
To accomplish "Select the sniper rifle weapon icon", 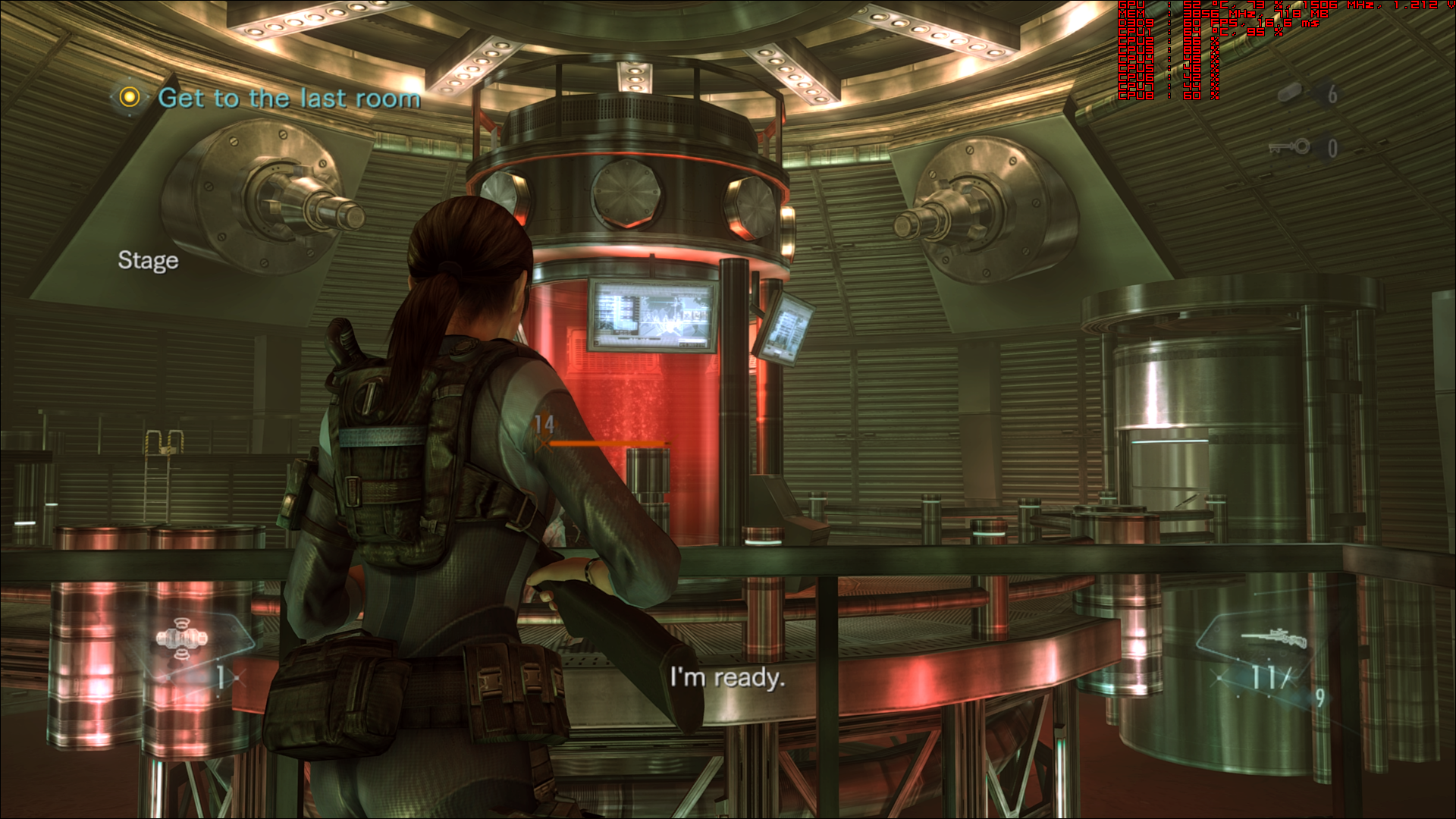I will click(1274, 639).
